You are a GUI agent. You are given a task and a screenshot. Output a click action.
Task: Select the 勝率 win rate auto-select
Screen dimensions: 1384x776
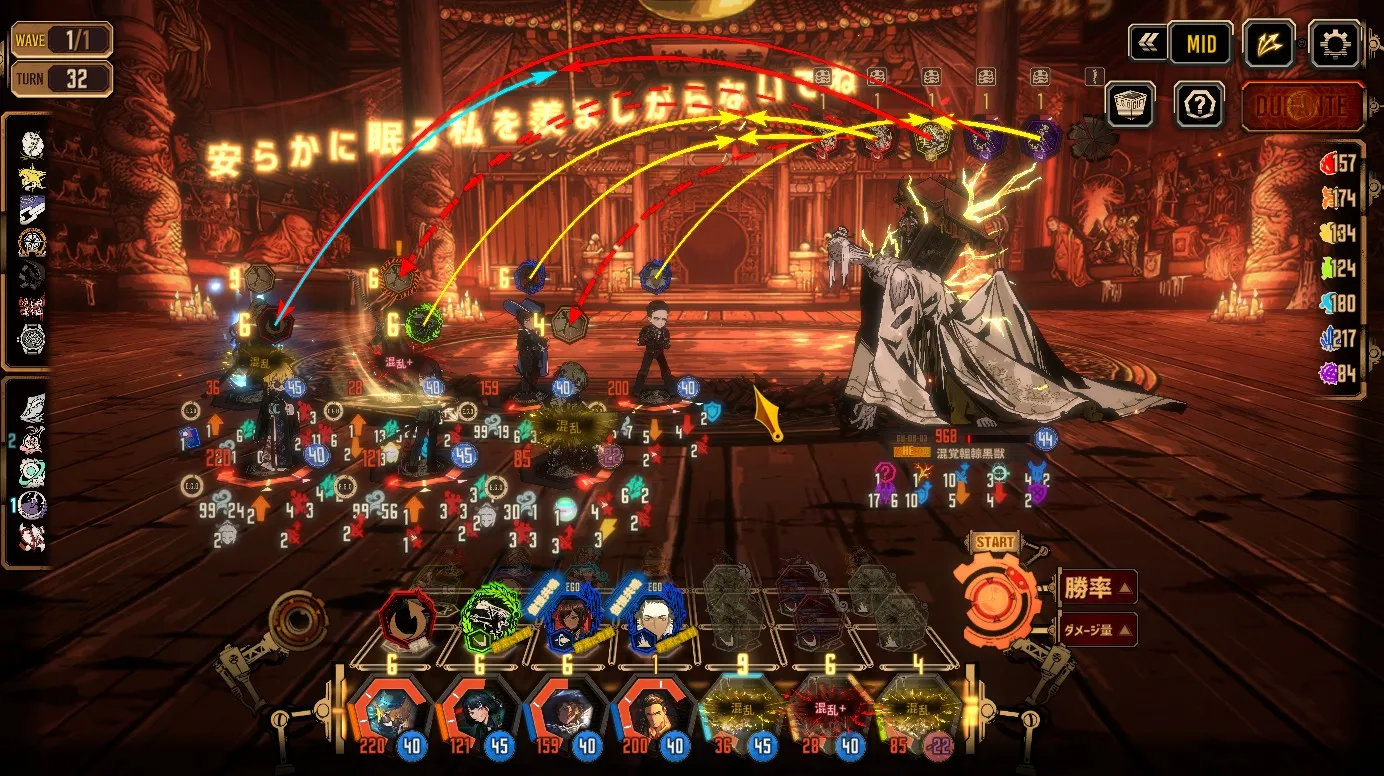[x=1096, y=588]
